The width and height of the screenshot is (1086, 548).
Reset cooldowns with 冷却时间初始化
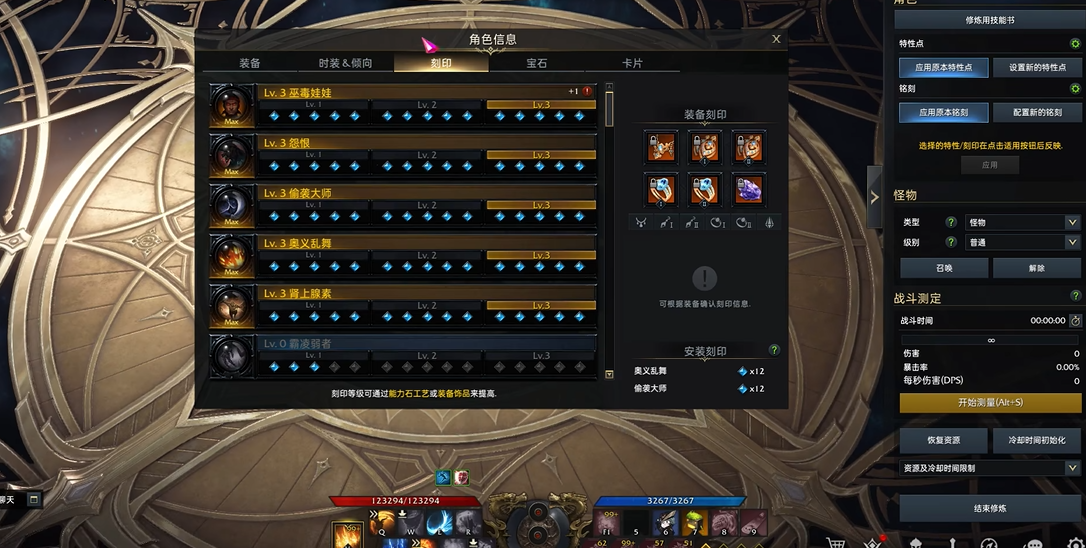pos(1037,440)
